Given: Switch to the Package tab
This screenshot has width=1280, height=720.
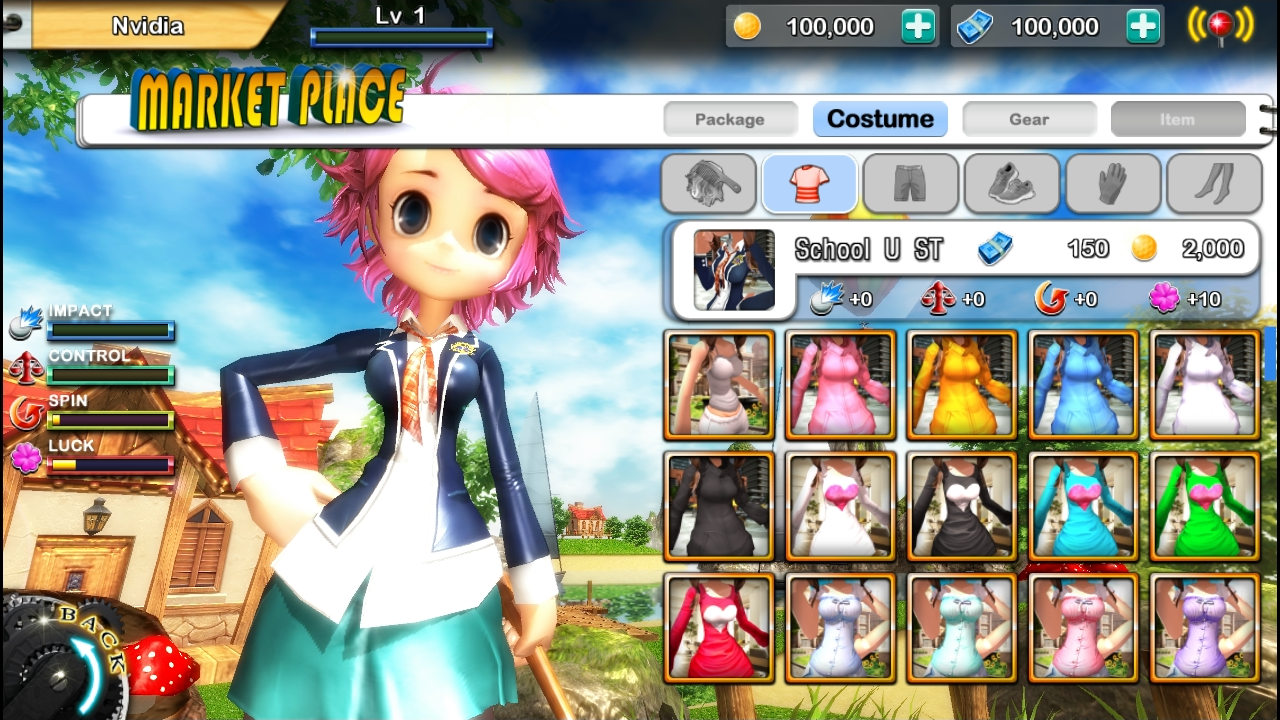Looking at the screenshot, I should point(730,118).
